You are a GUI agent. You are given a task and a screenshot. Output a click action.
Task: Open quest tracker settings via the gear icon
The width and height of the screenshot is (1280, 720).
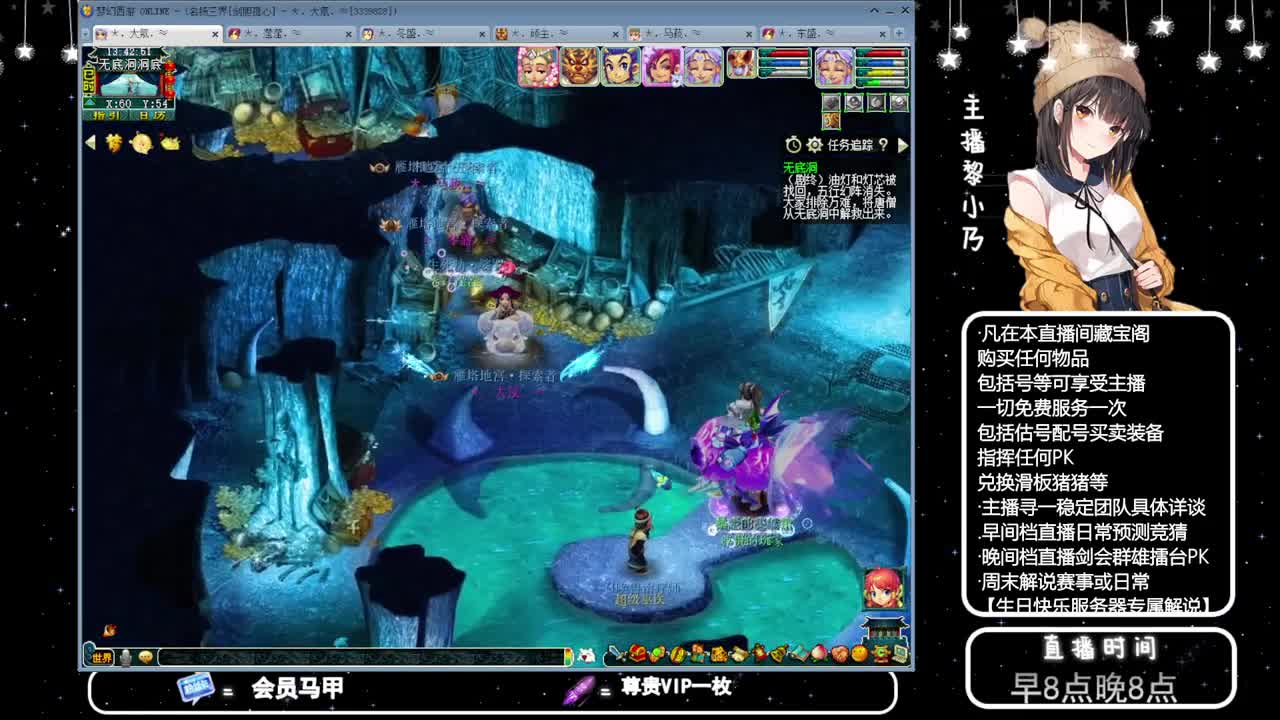(x=813, y=144)
